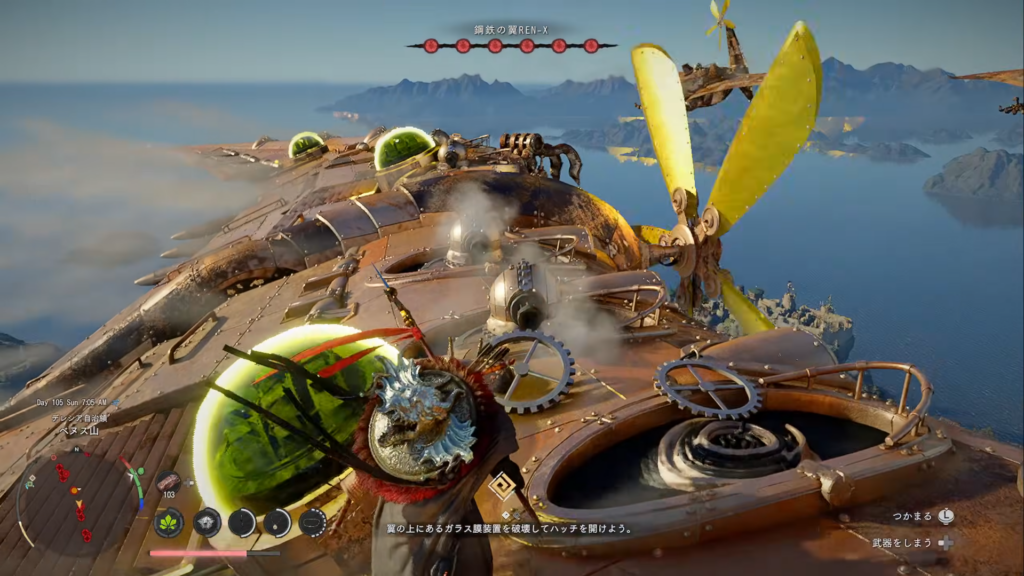Activate the silver beast-head skill icon
Image resolution: width=1024 pixels, height=576 pixels.
click(207, 522)
